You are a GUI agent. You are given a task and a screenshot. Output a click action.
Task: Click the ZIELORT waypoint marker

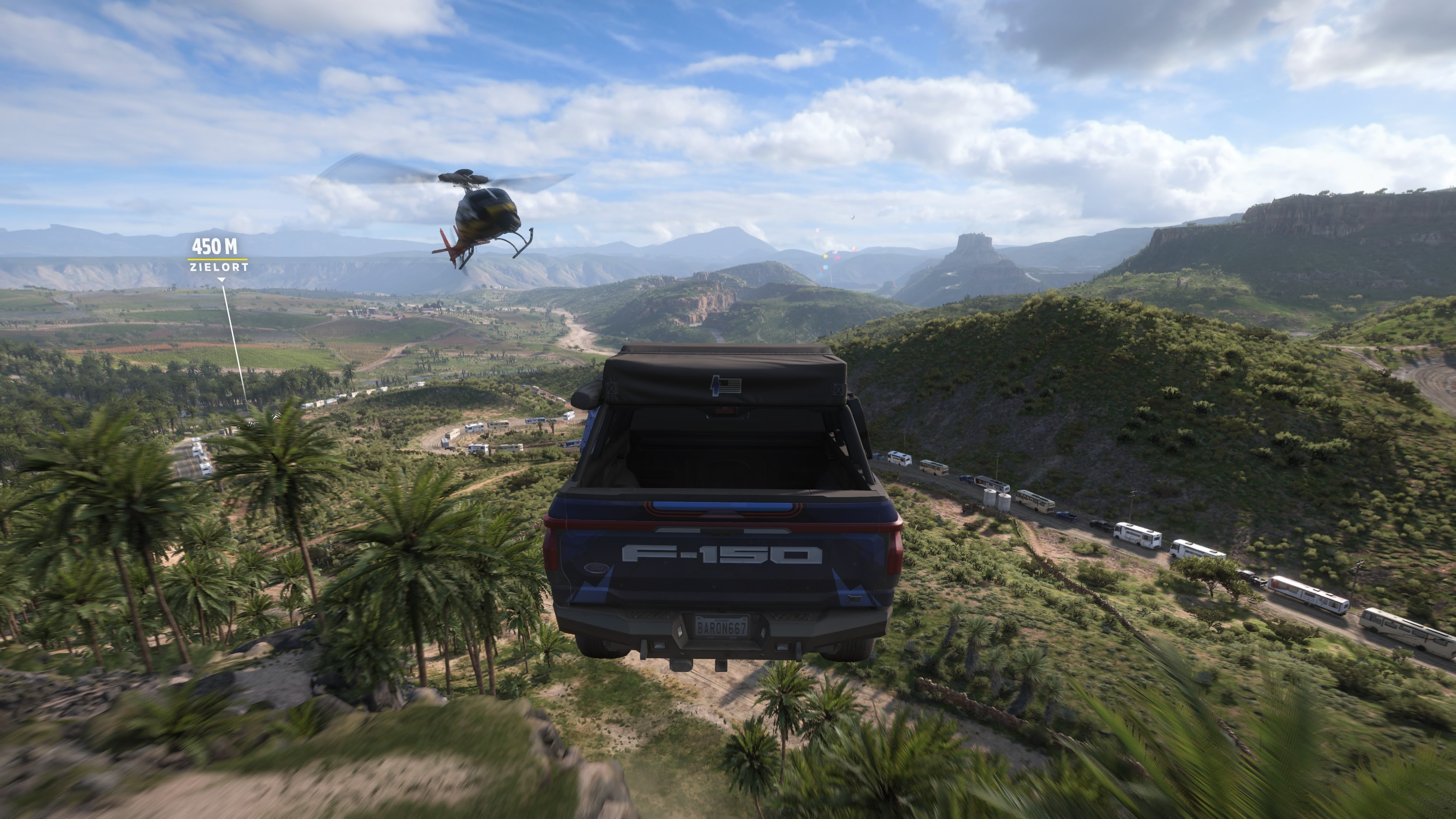tap(218, 267)
